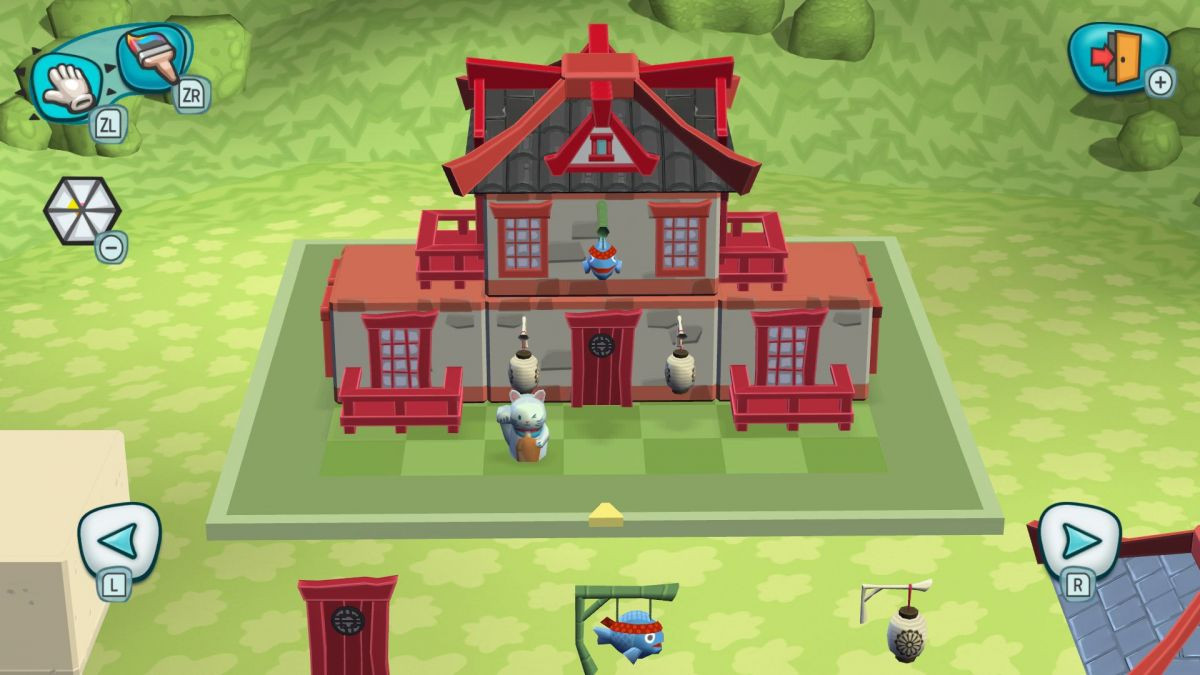Show previous items with the left arrow
This screenshot has width=1200, height=675.
[119, 541]
